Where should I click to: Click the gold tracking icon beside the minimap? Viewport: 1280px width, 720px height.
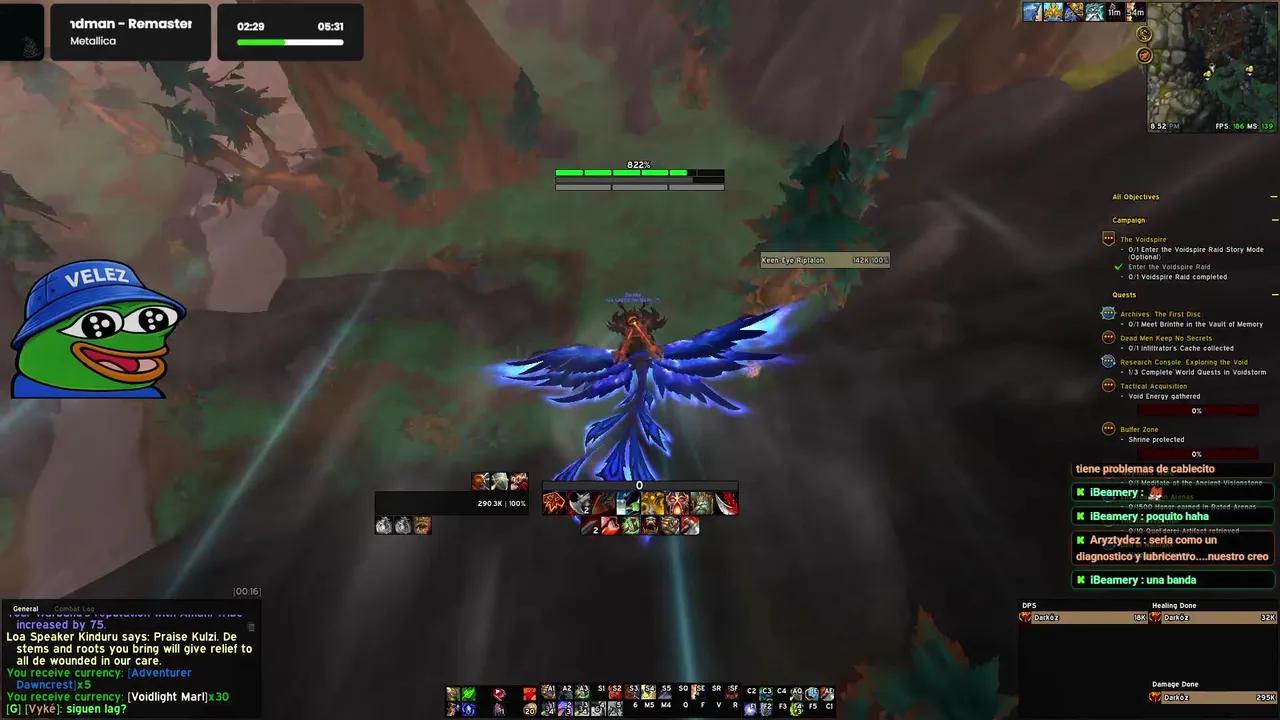tap(1144, 33)
